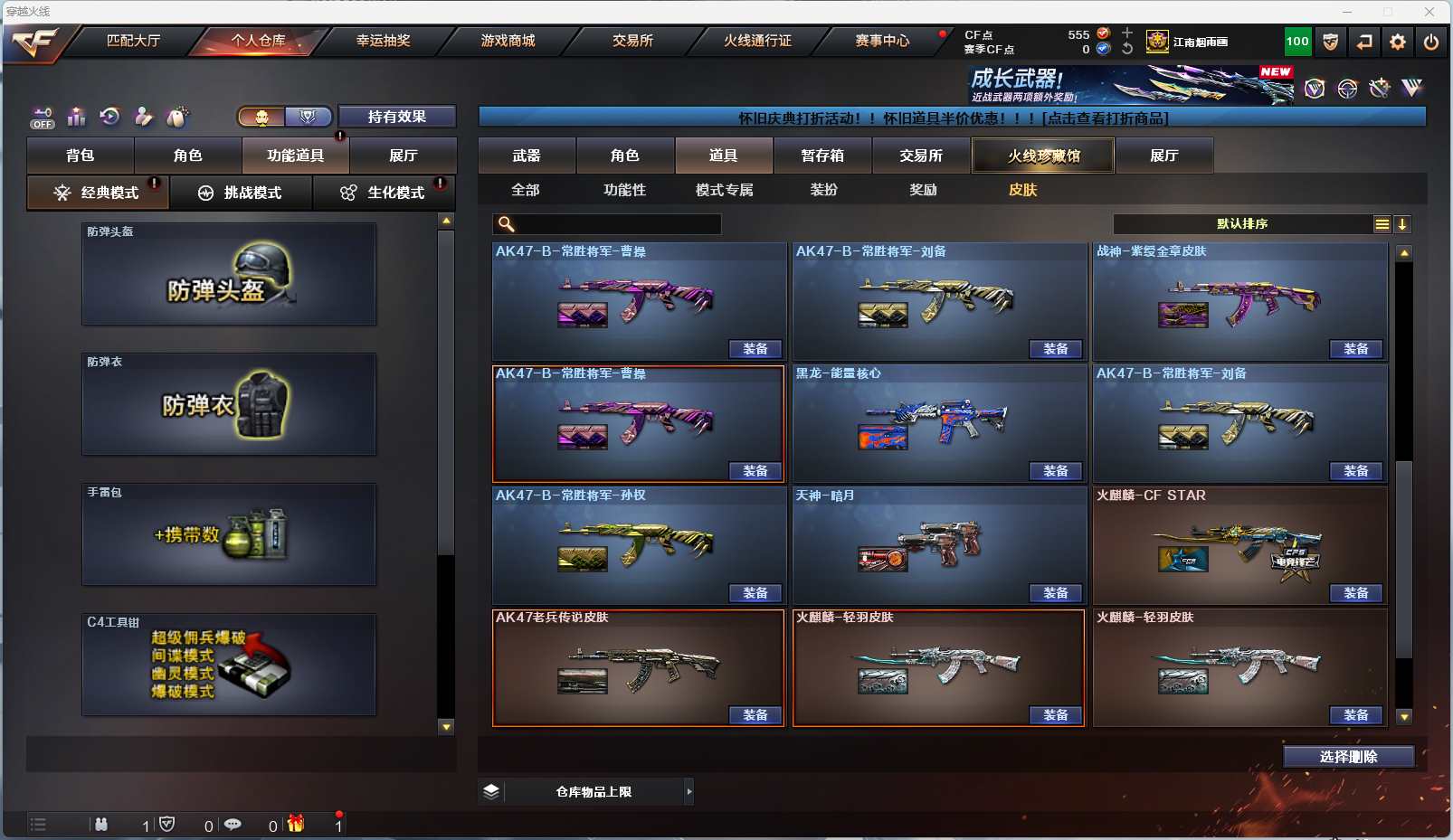Screen dimensions: 1453x840
Task: Select the 火线珍藏馆 tab
Action: pyautogui.click(x=1043, y=156)
